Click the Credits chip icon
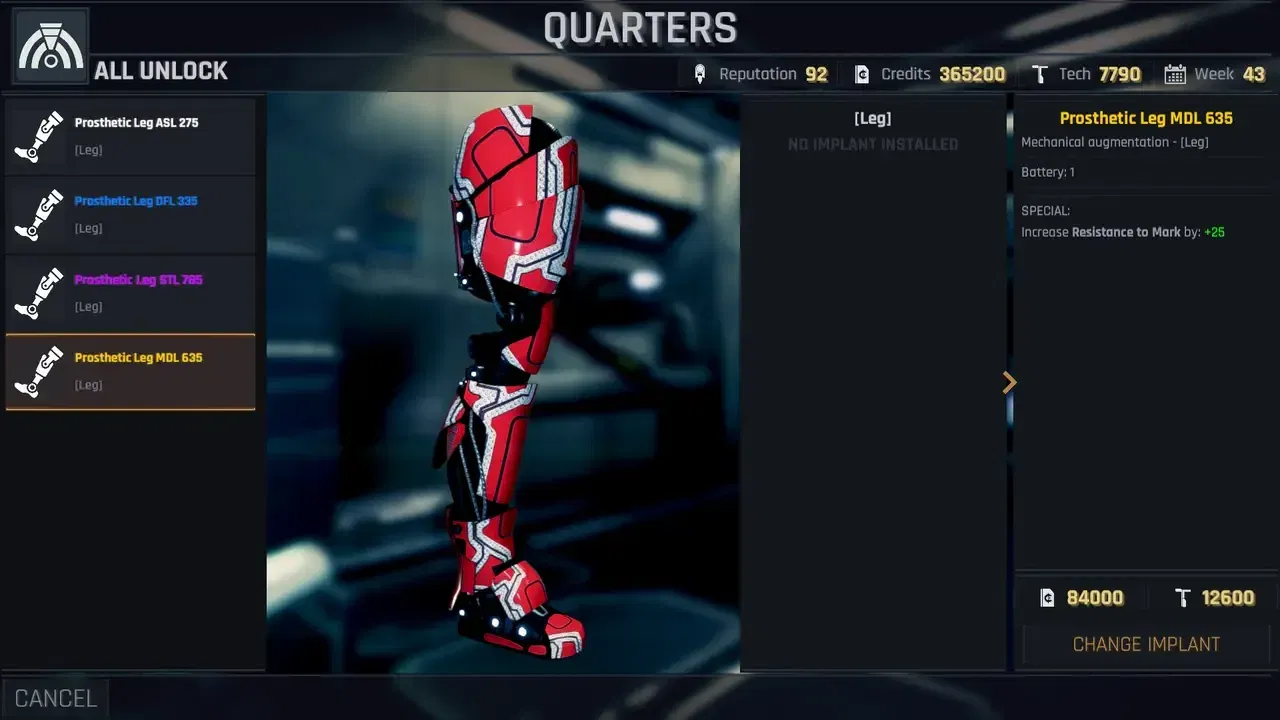This screenshot has width=1280, height=720. (x=861, y=73)
